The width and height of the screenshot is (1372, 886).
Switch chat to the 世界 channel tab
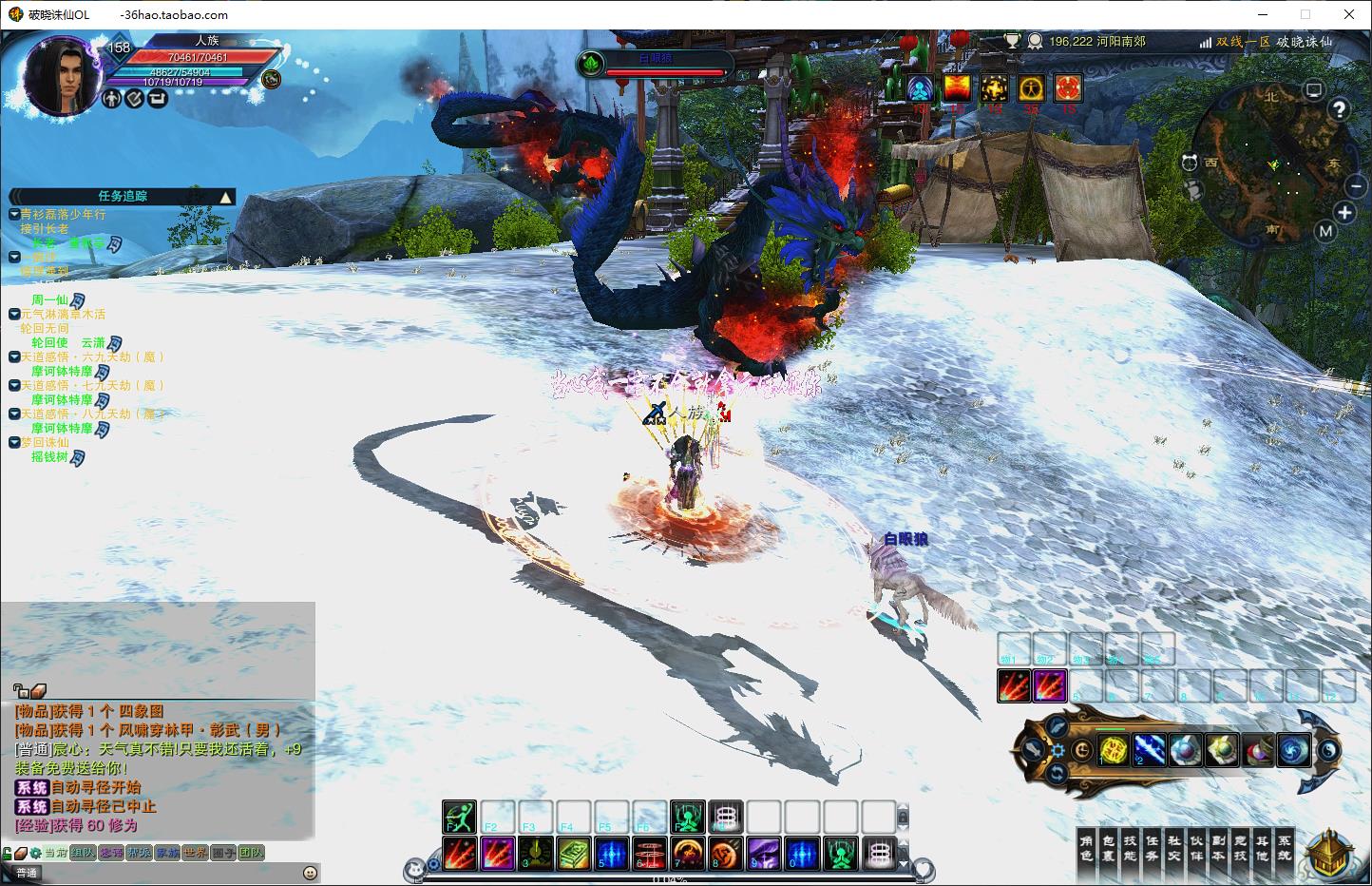tap(195, 853)
